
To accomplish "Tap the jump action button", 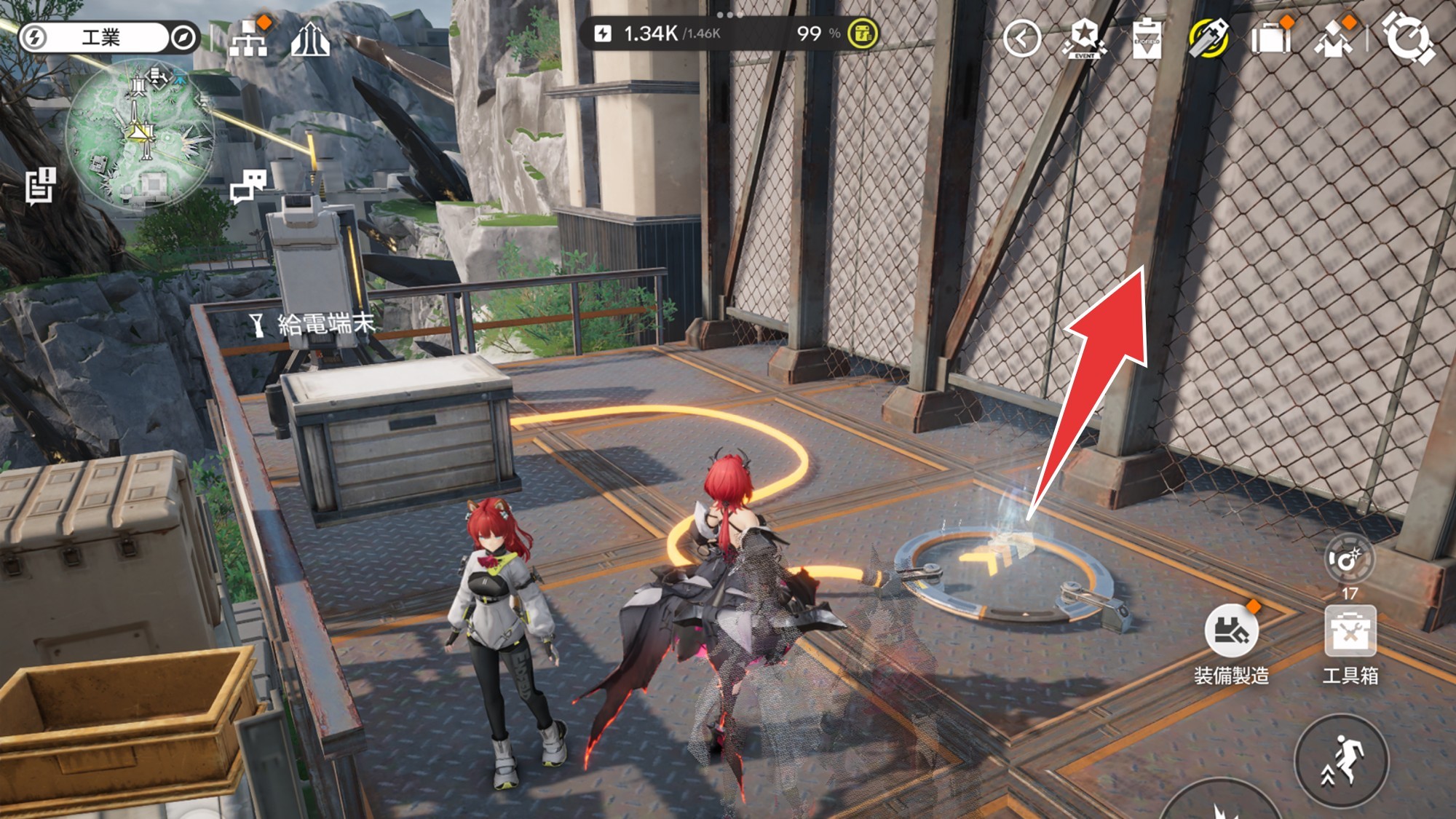I will [x=1341, y=761].
